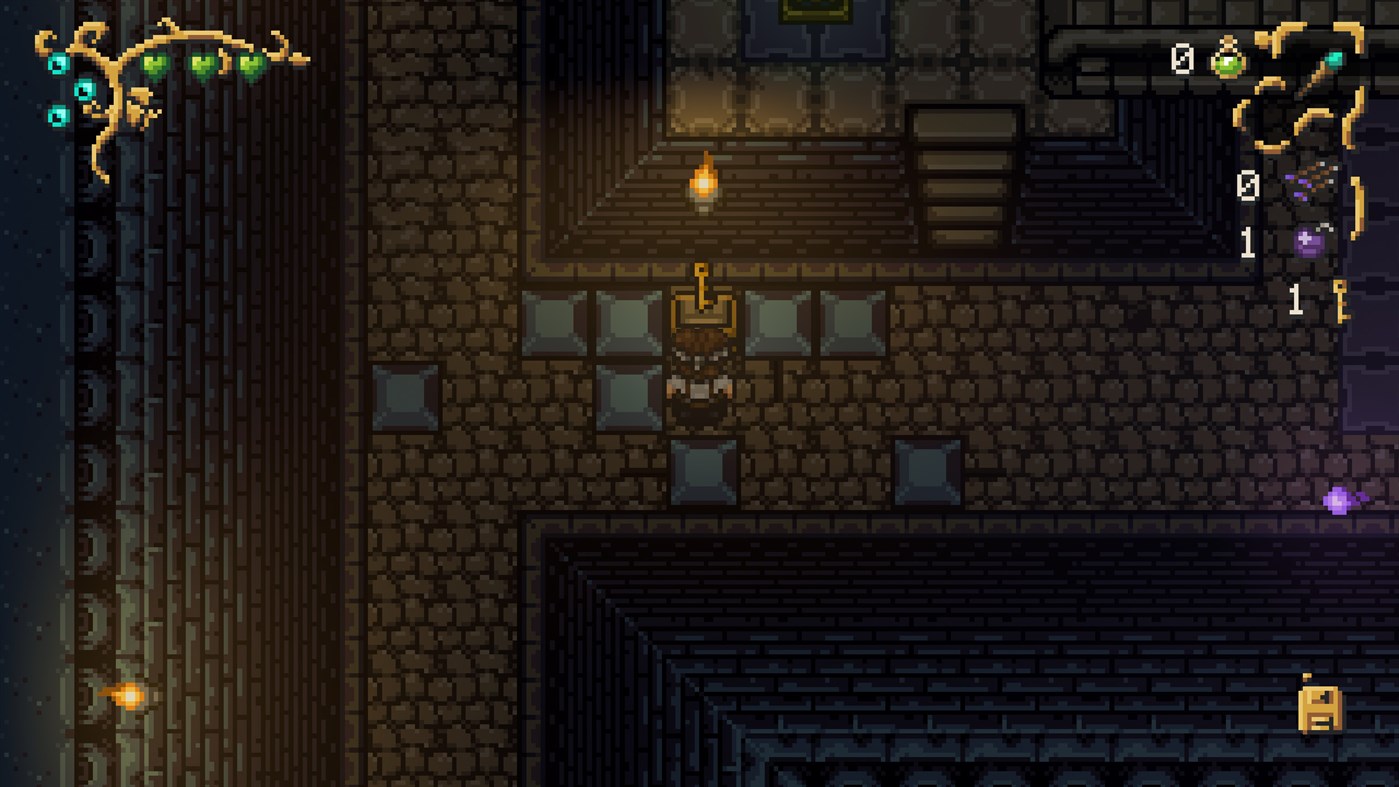Screen dimensions: 1399x787
Task: Toggle the topmost blue orb on the vine
Action: tap(57, 63)
